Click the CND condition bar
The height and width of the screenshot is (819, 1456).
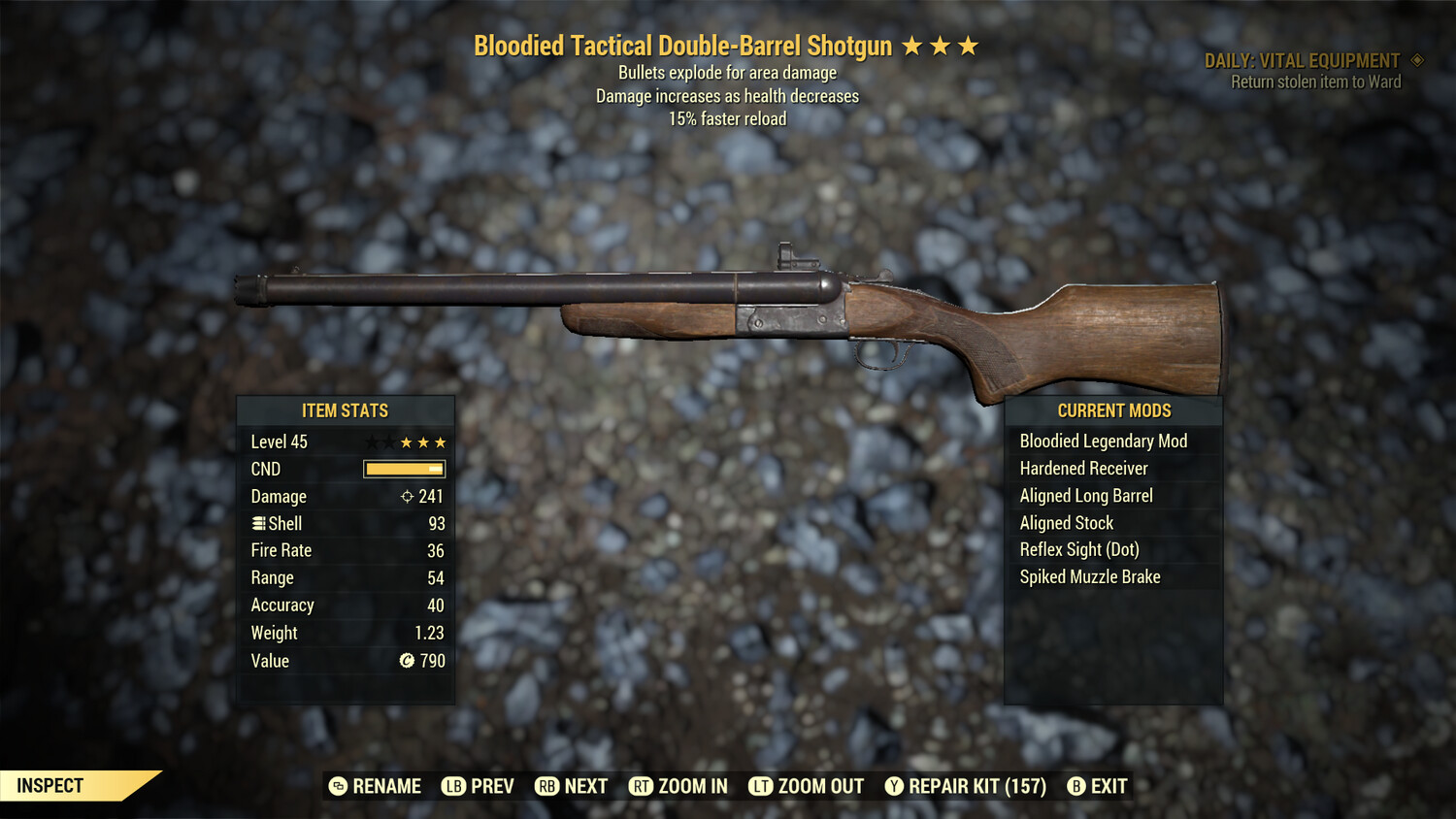[404, 469]
